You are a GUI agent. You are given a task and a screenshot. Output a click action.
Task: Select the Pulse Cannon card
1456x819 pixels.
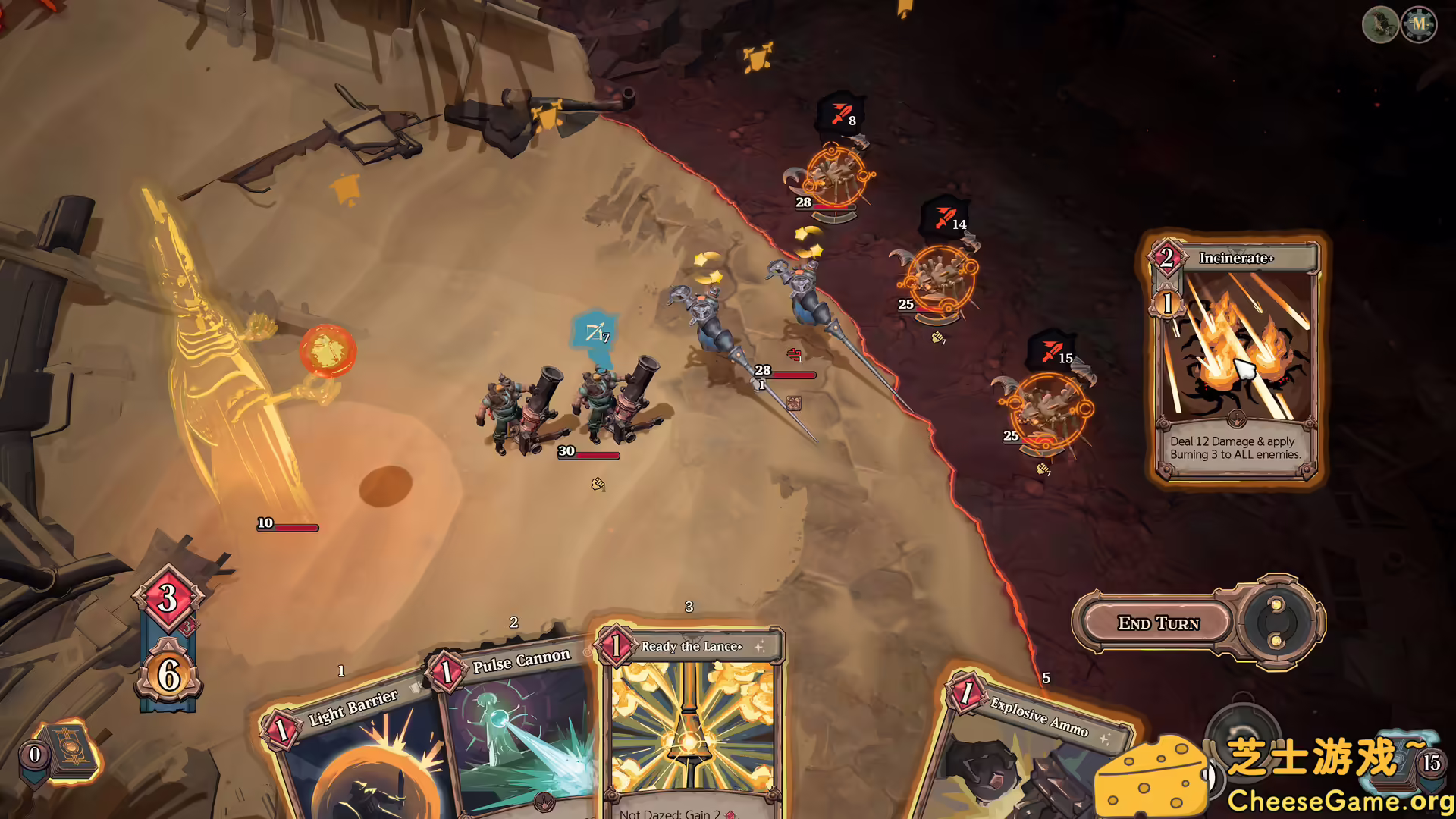(516, 728)
